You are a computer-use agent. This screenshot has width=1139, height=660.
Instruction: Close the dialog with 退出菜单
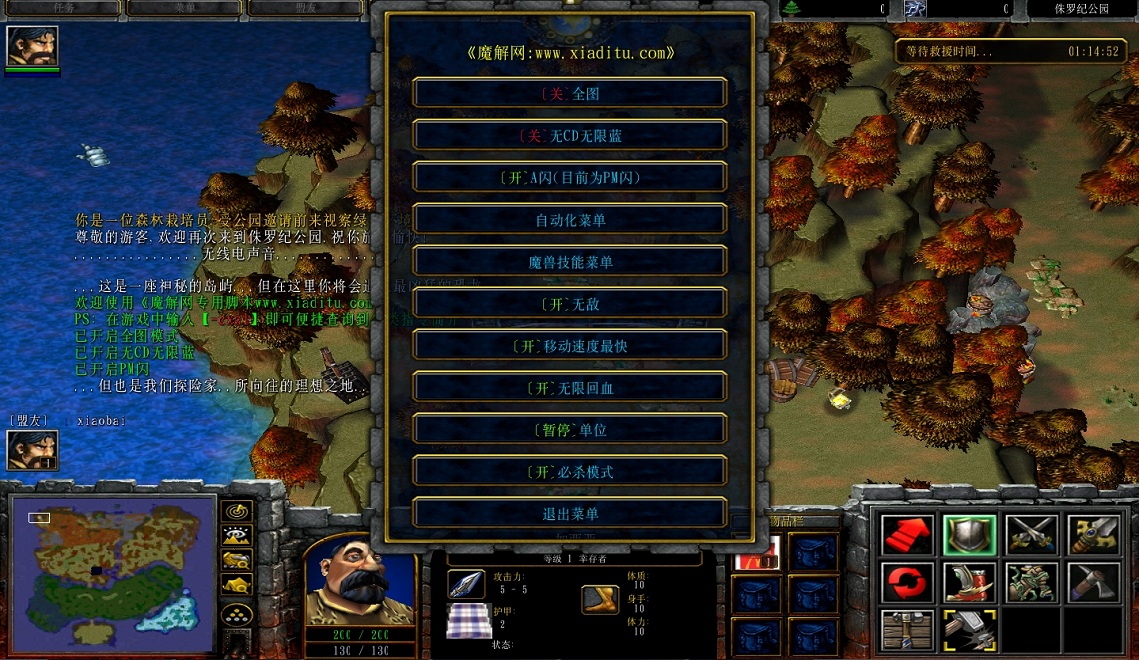pos(569,513)
